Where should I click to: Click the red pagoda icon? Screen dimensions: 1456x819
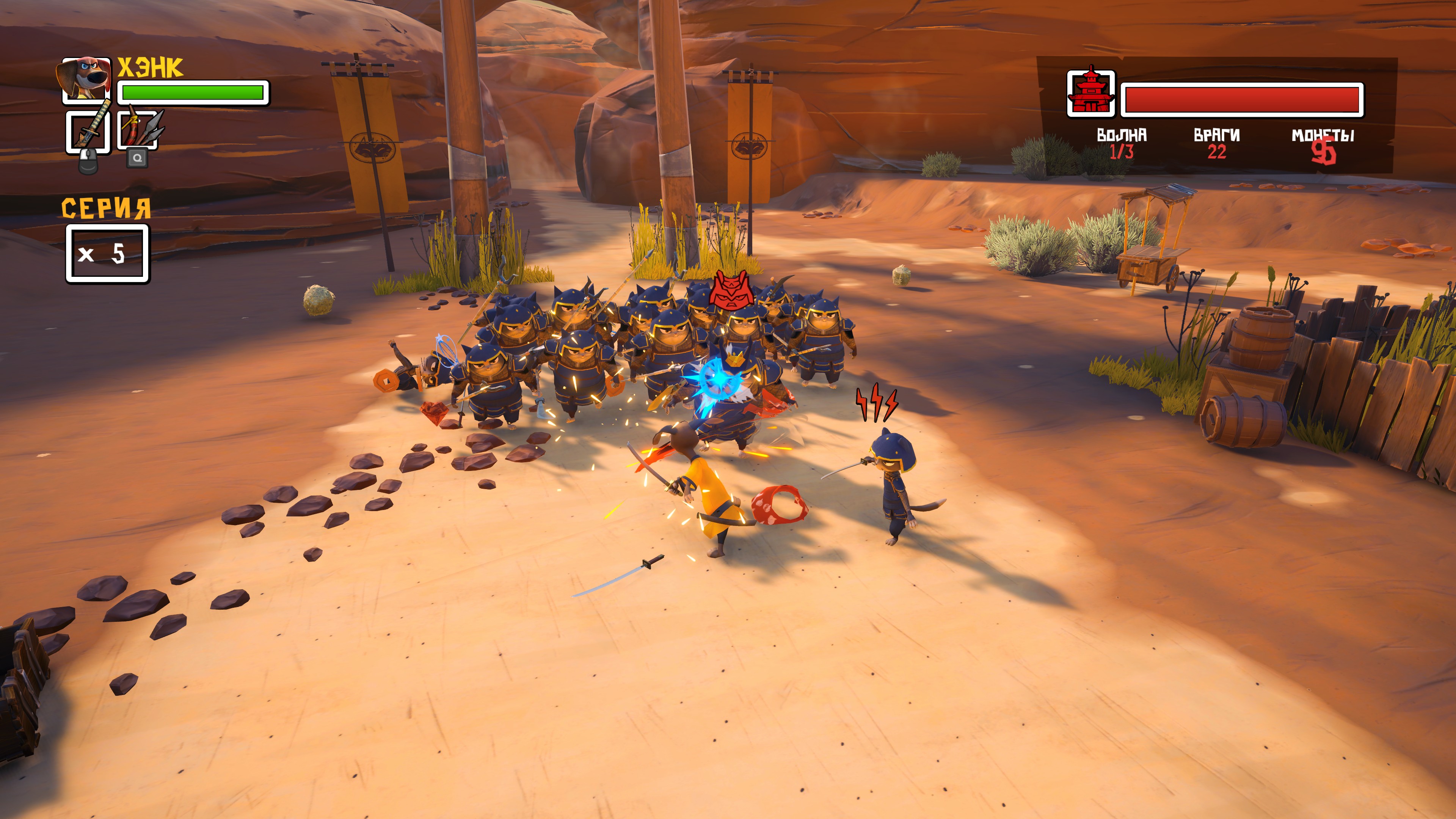(x=1090, y=94)
